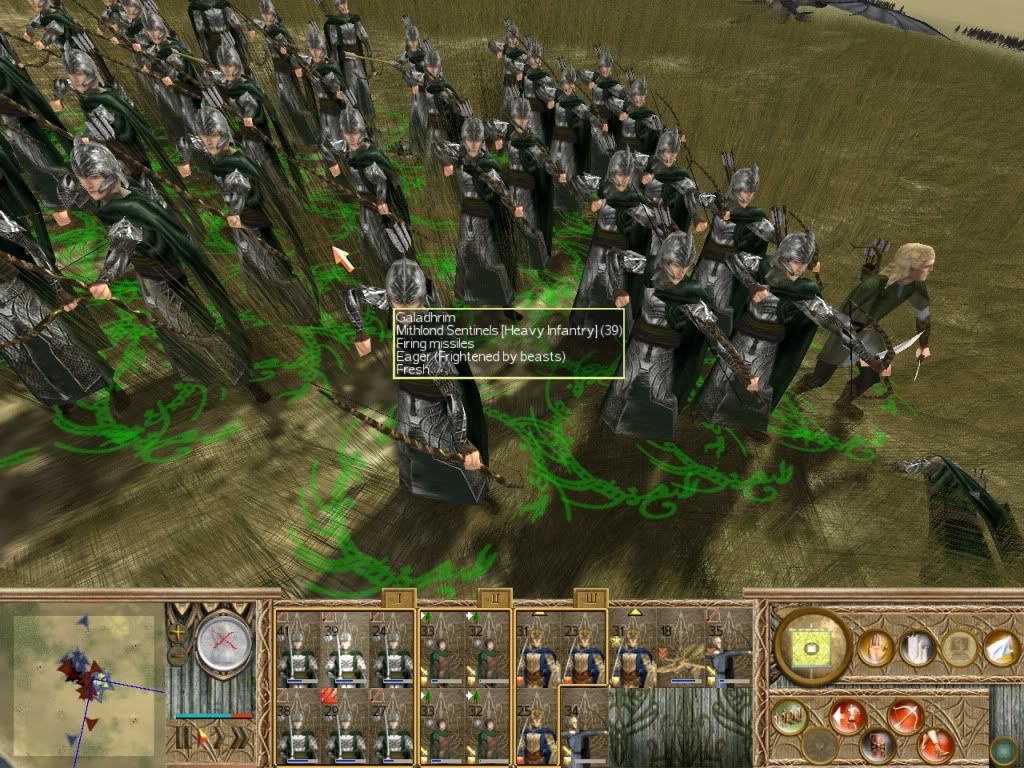Zoom out the minimap with minus button
The image size is (1024, 768).
click(x=178, y=655)
